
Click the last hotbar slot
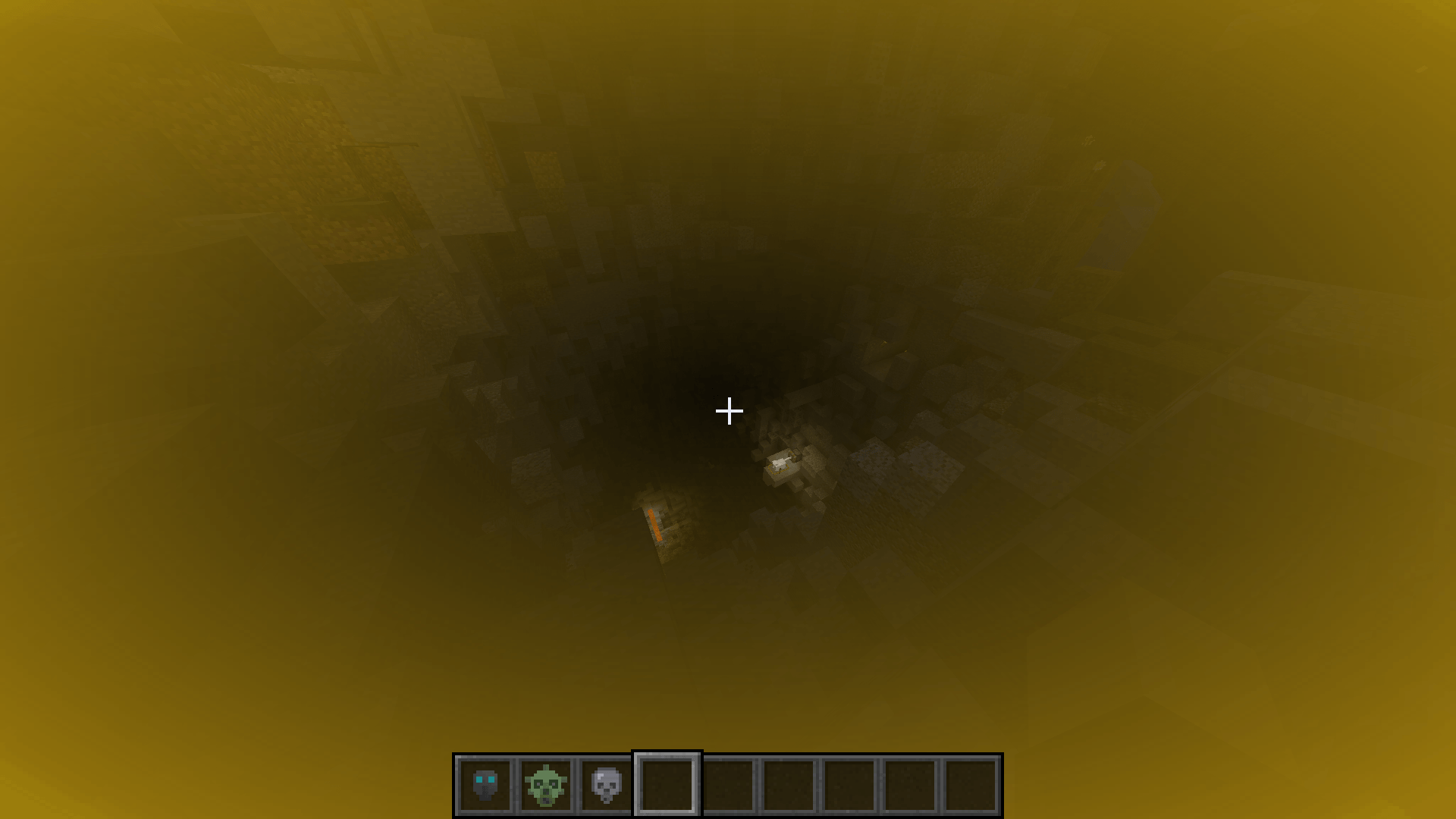969,783
